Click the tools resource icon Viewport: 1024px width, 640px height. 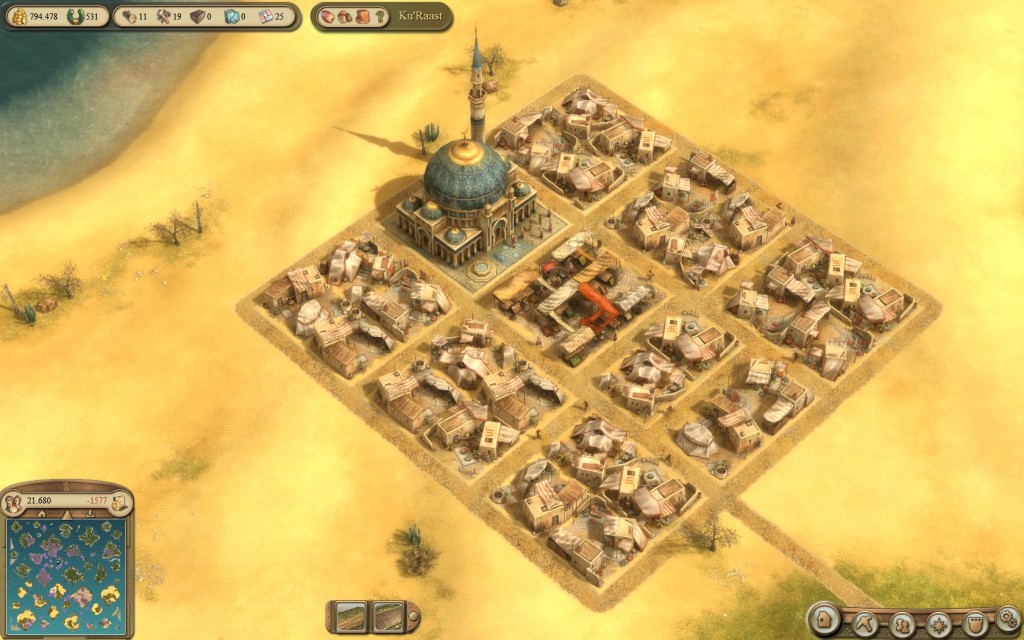click(x=162, y=16)
